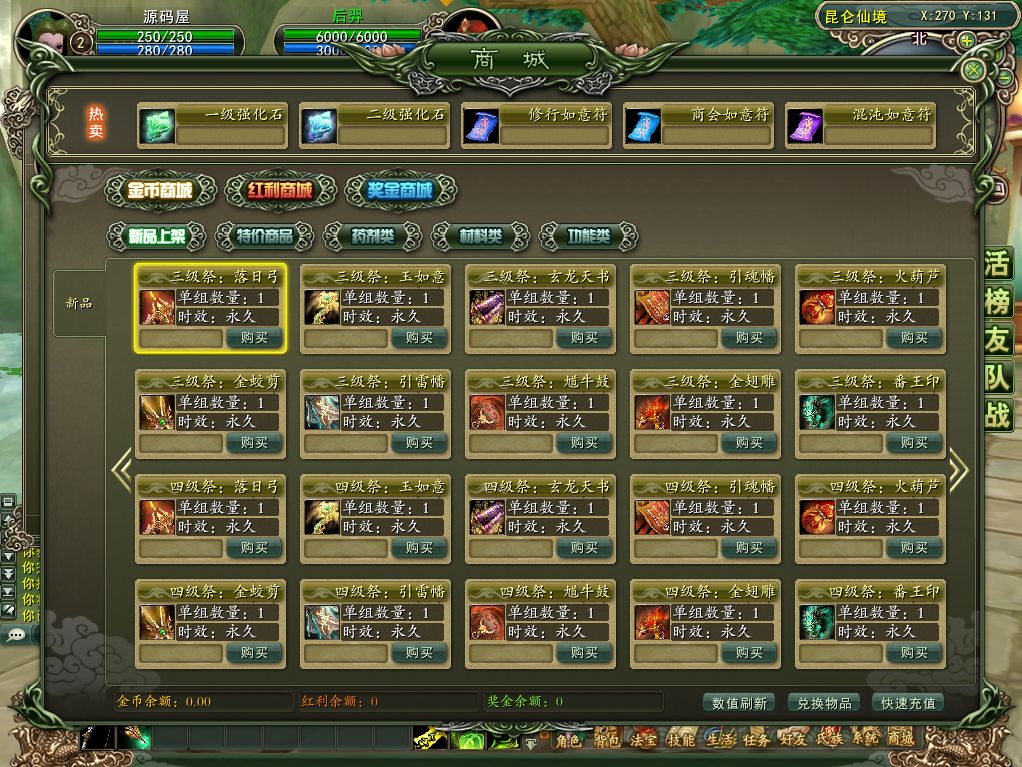1022x767 pixels.
Task: Open the 材料类 category
Action: point(480,237)
